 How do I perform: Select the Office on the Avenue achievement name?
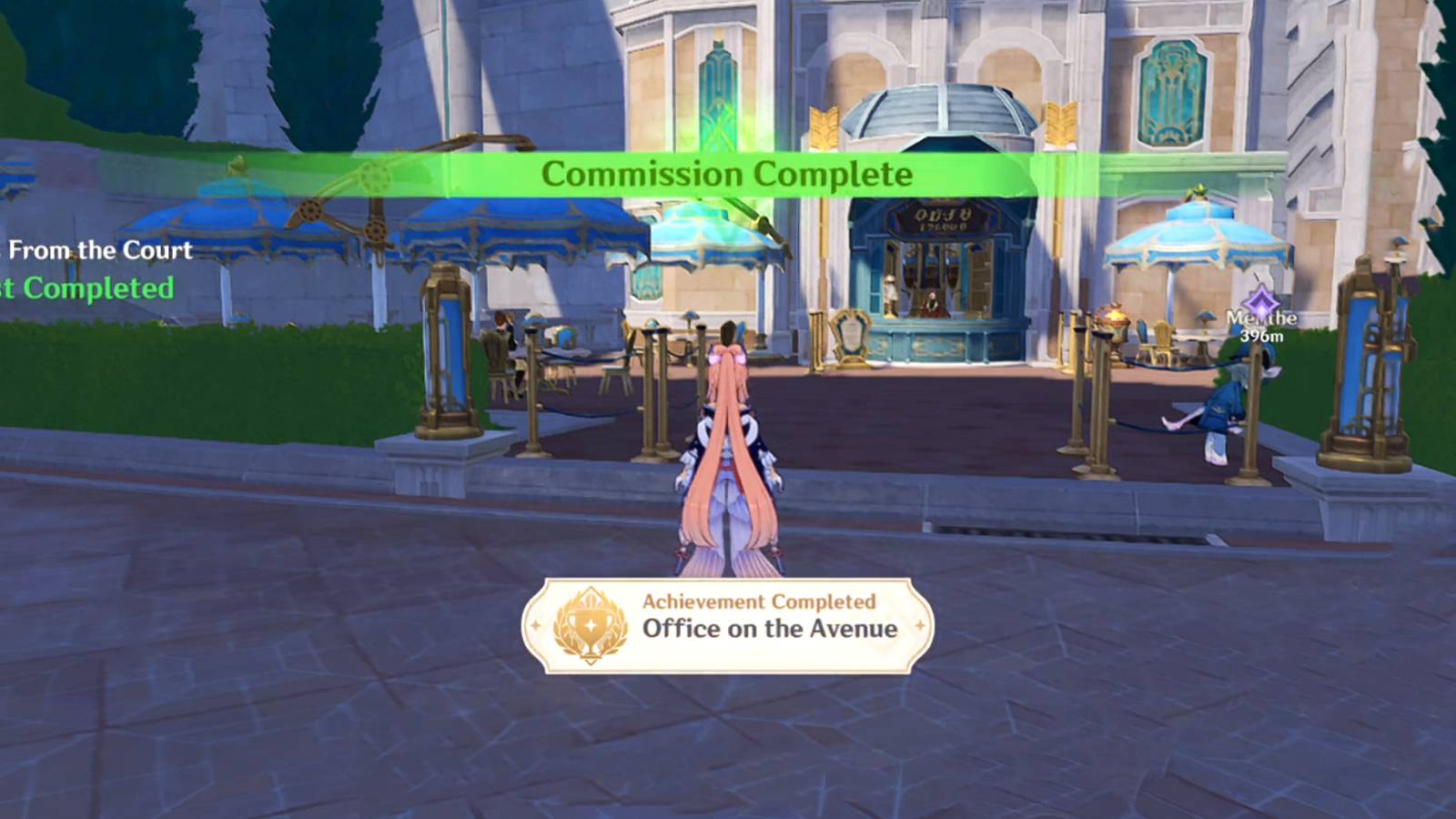click(769, 628)
